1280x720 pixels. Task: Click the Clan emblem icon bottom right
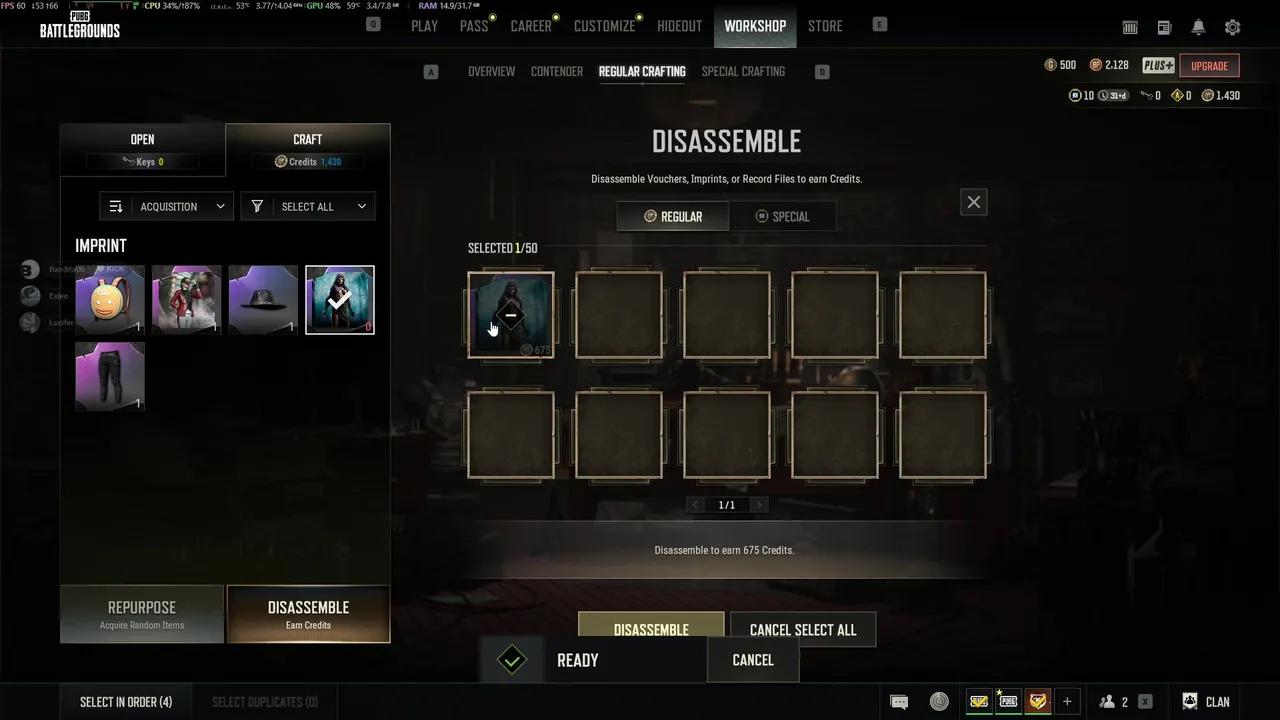[1190, 701]
